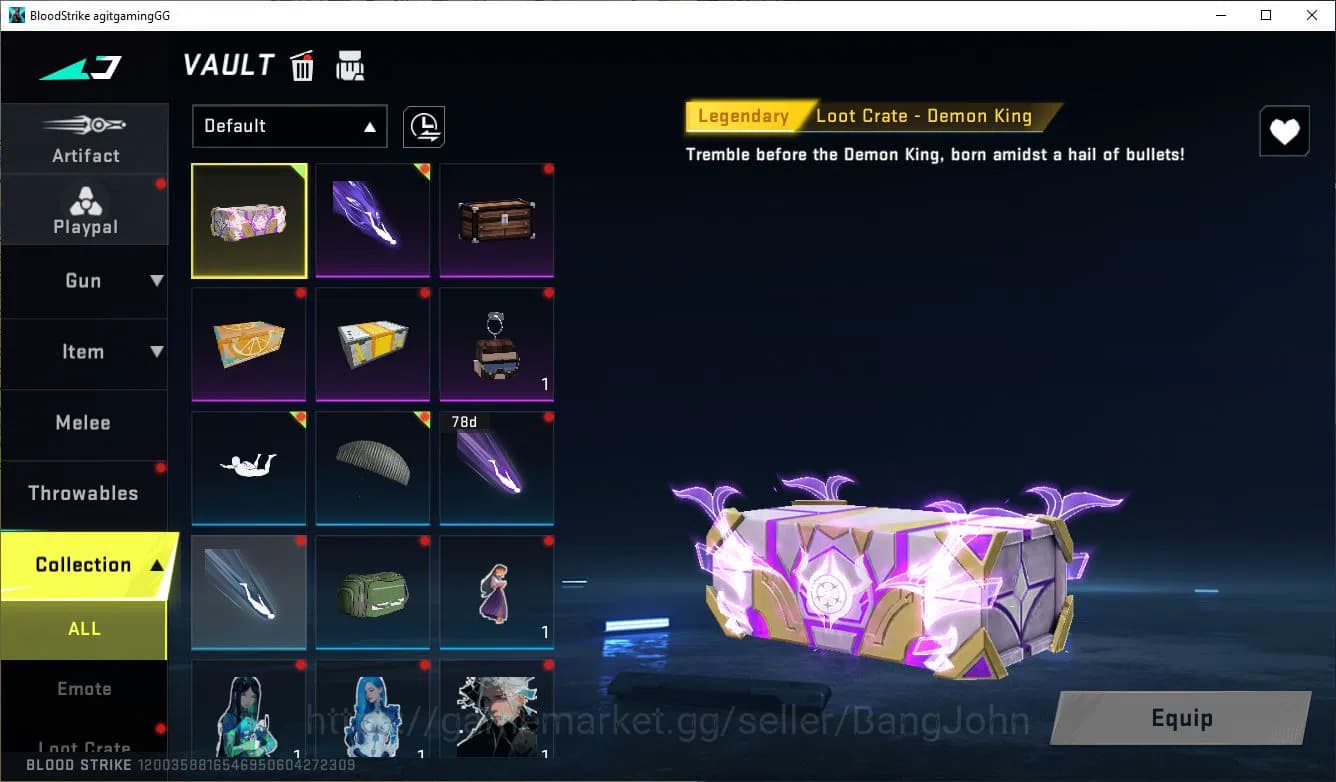Select the Melee sidebar entry
Screen dimensions: 1336x782
85,423
